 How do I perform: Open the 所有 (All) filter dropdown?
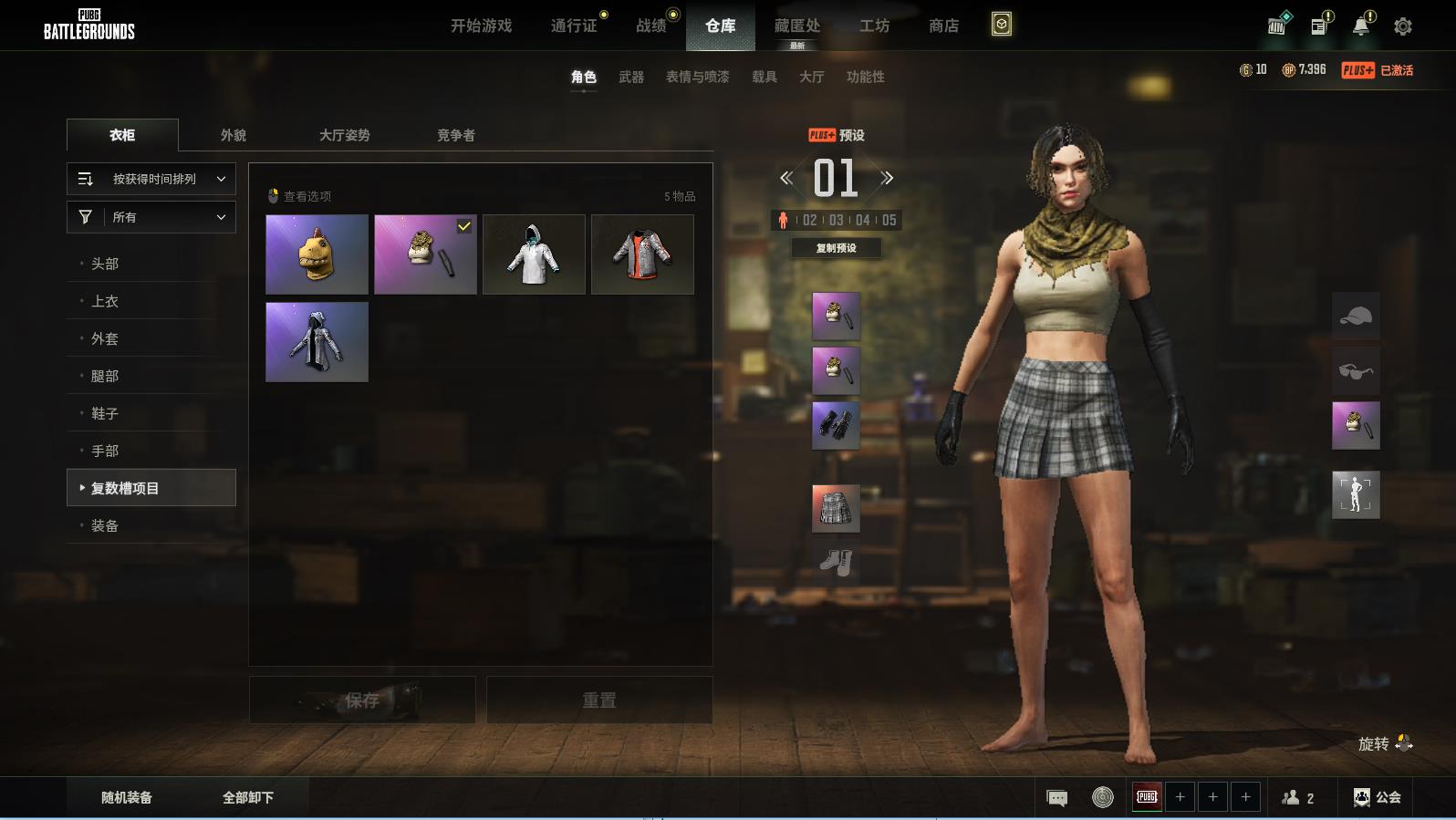(x=151, y=217)
